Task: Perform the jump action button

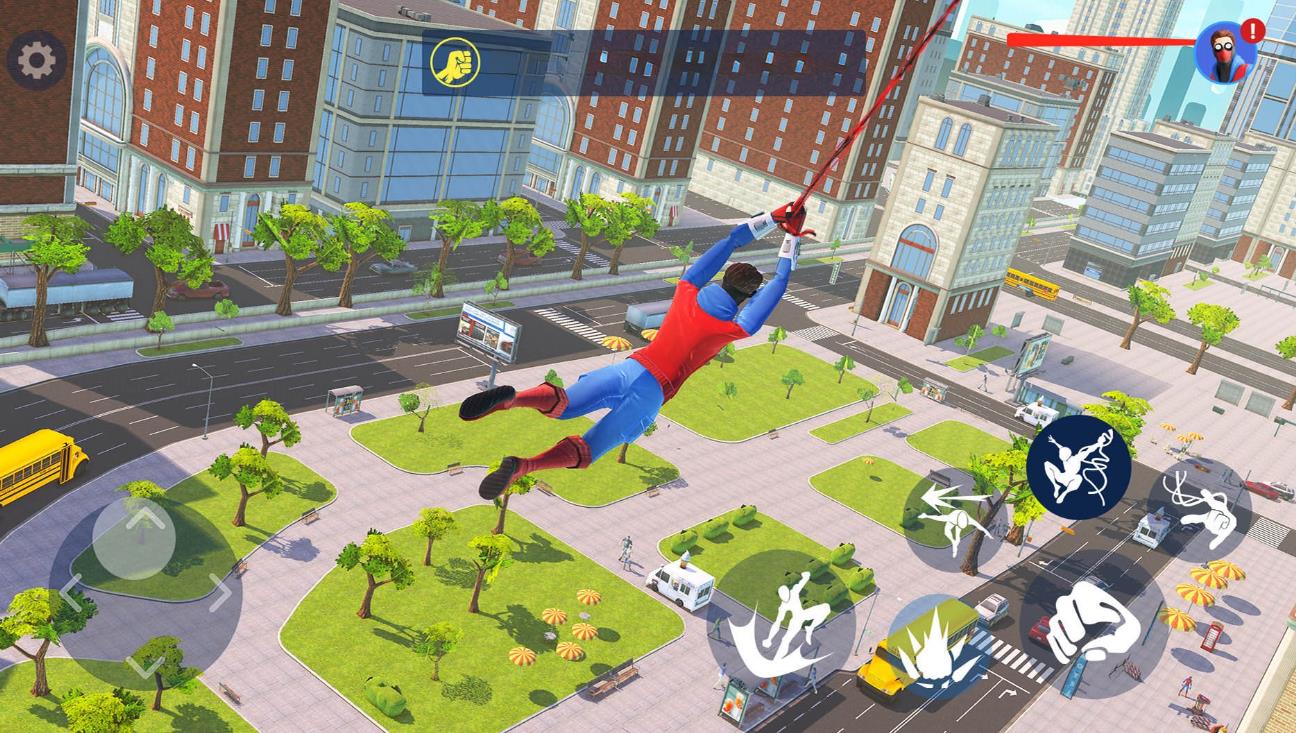Action: [782, 622]
